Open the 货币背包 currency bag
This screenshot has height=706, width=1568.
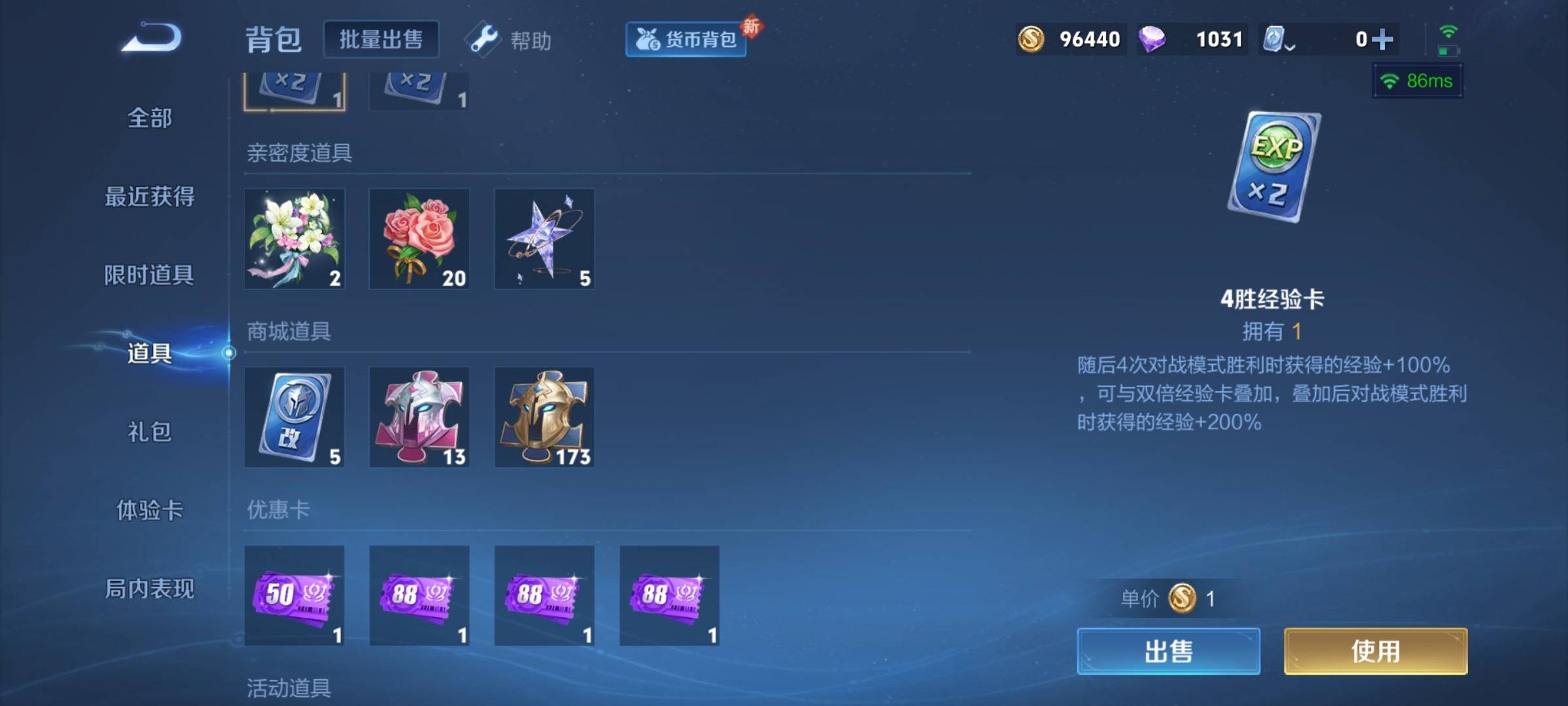[686, 39]
